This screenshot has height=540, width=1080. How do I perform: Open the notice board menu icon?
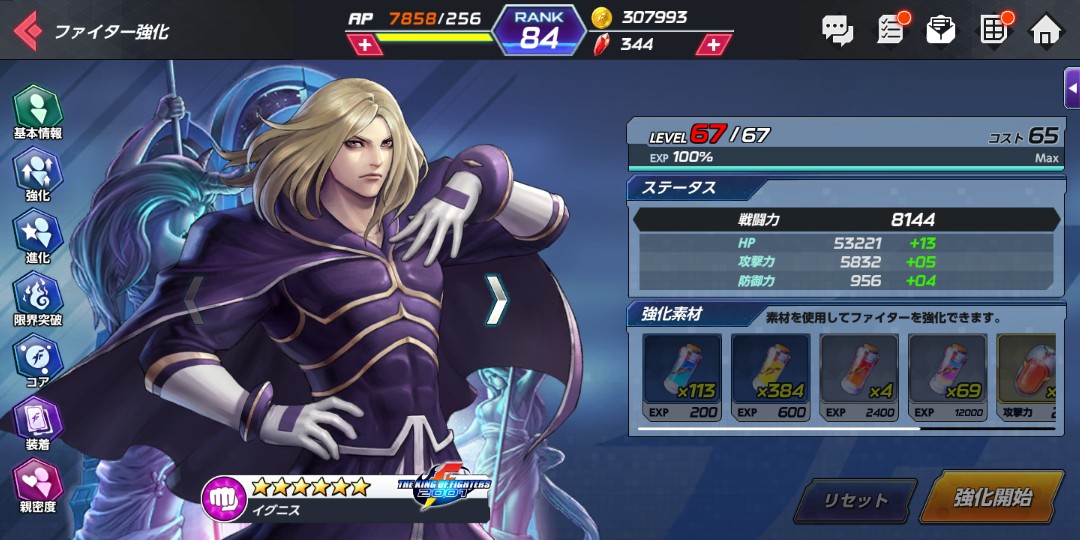994,29
